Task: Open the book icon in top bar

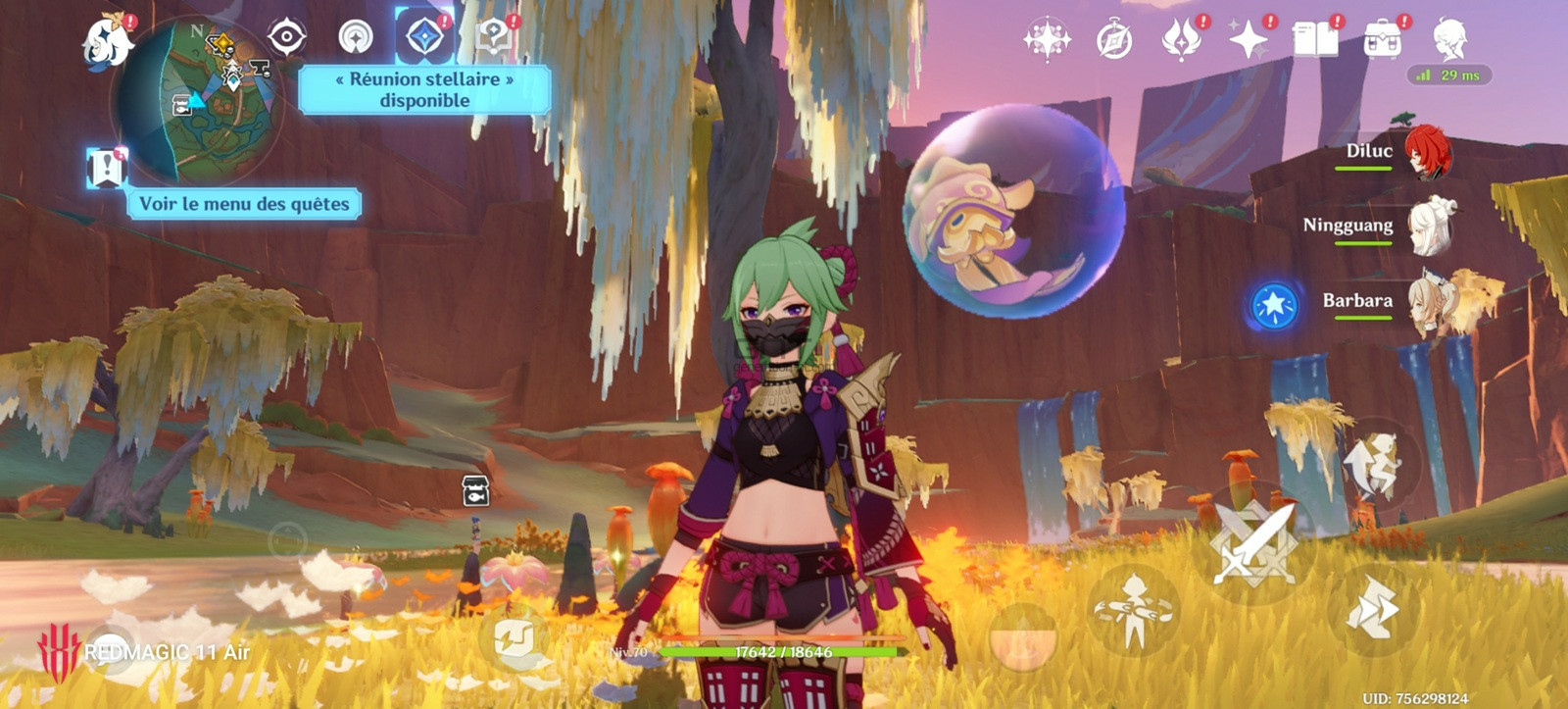Action: click(x=1315, y=40)
